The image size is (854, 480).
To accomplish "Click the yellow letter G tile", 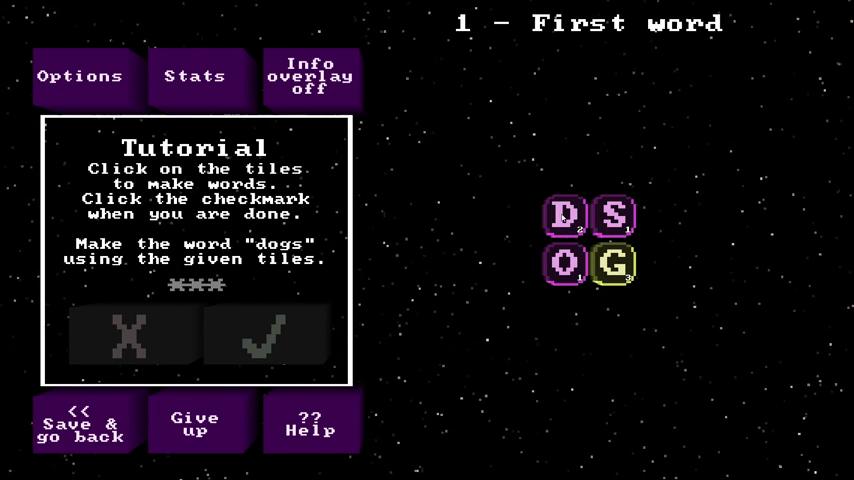I will [613, 264].
